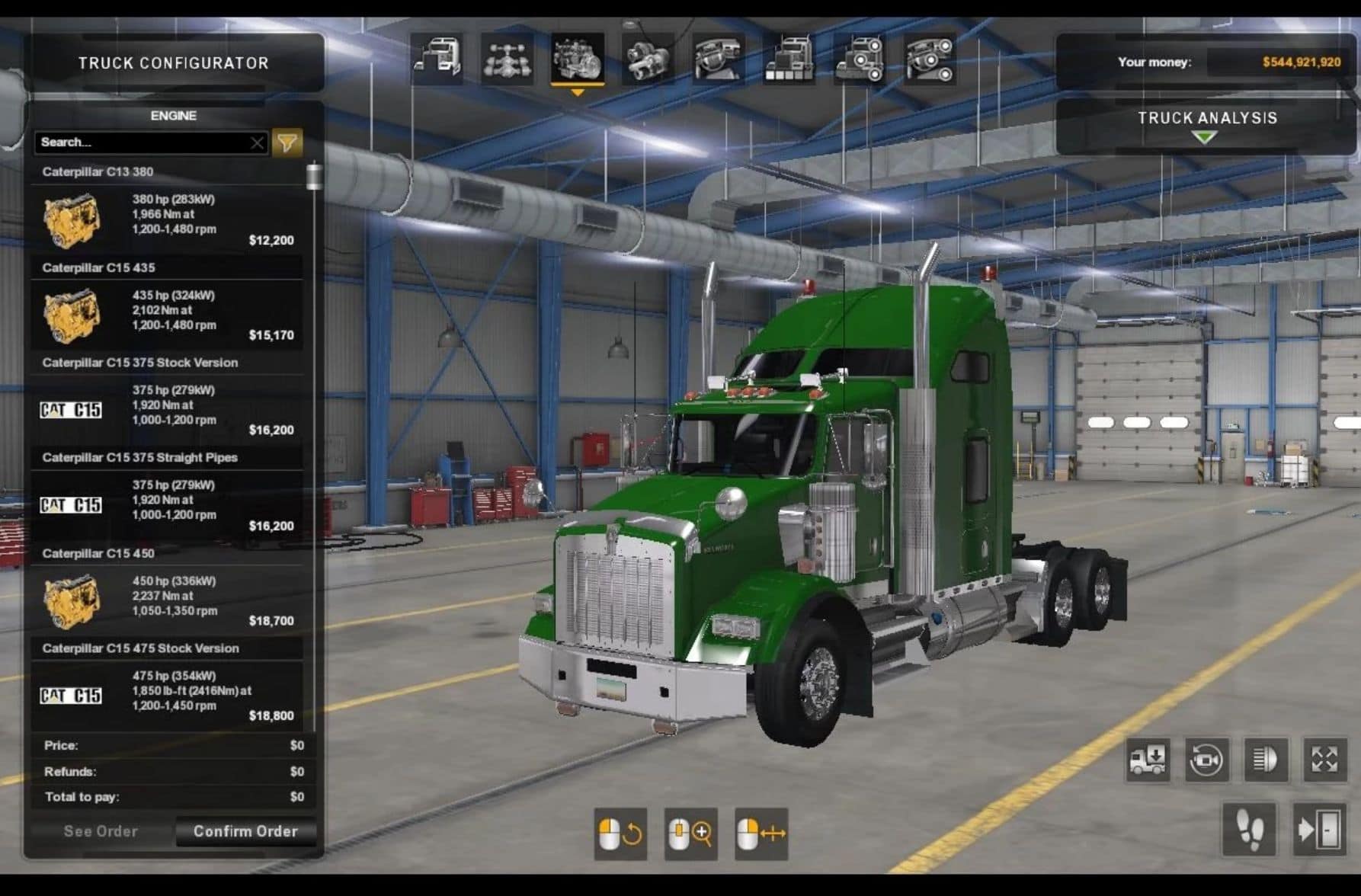Switch to the chassis category tab

click(508, 59)
